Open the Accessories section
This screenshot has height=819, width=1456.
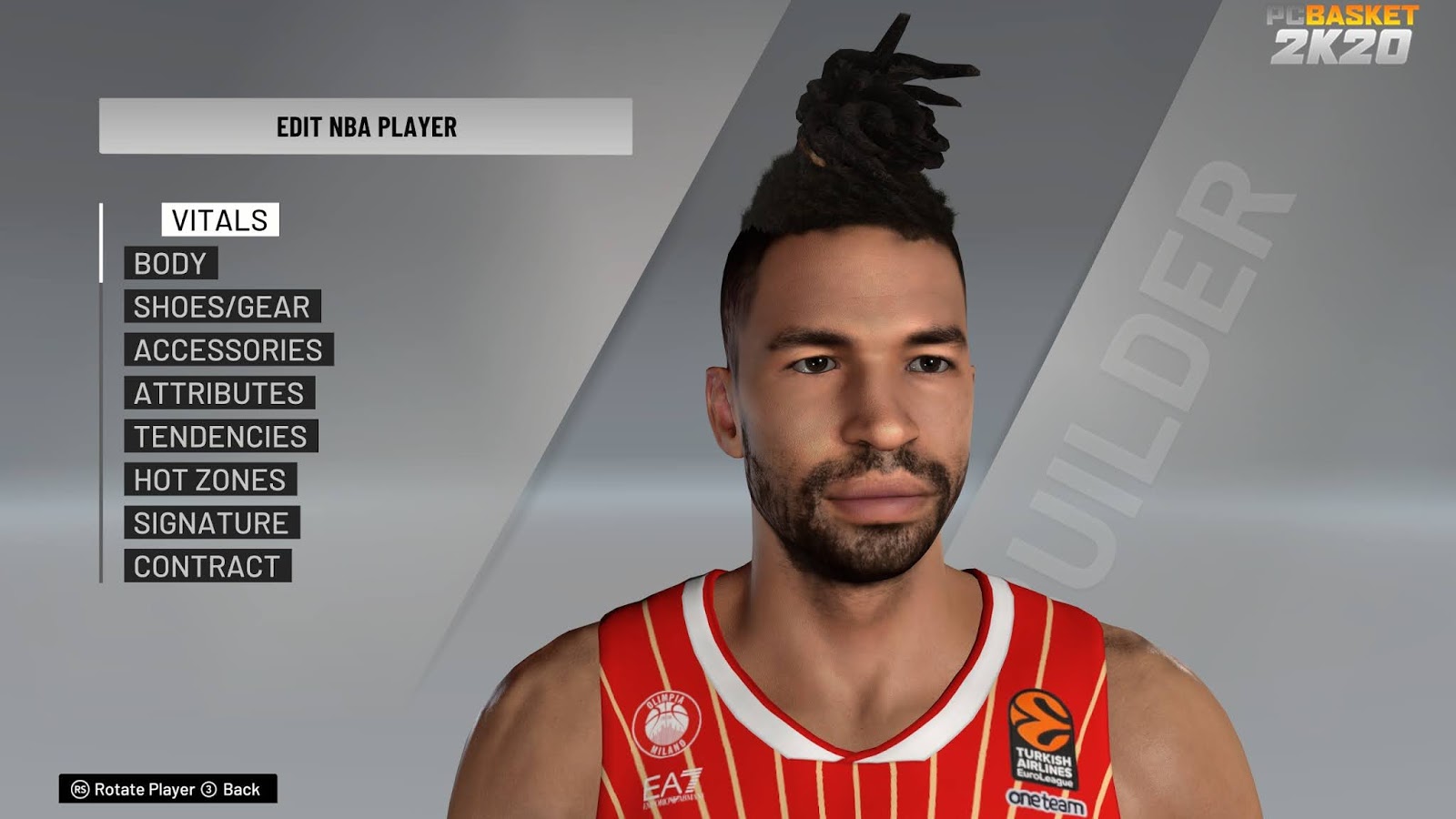coord(227,350)
